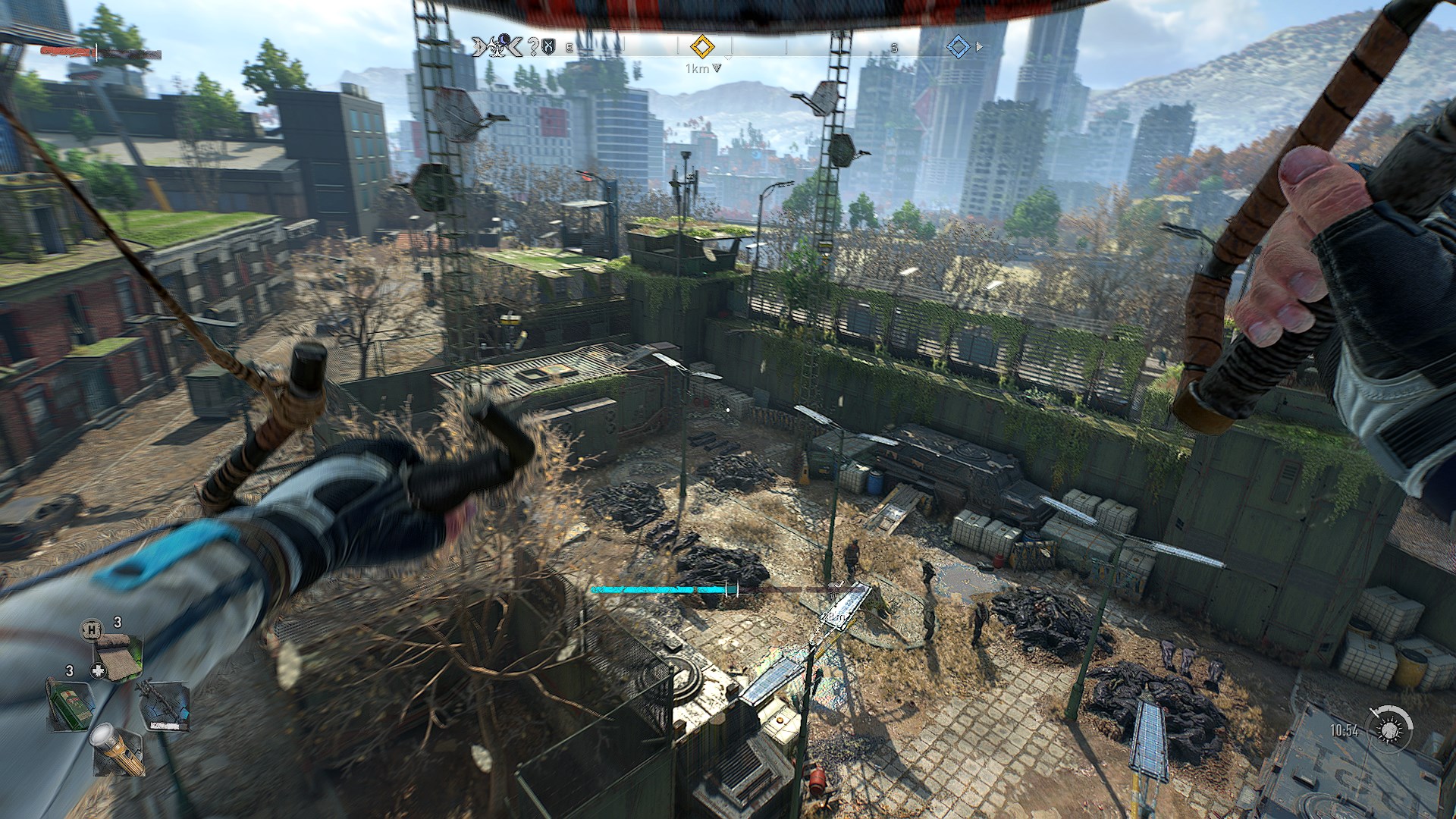Click the E direction label on the compass
The image size is (1456, 819).
click(x=568, y=48)
